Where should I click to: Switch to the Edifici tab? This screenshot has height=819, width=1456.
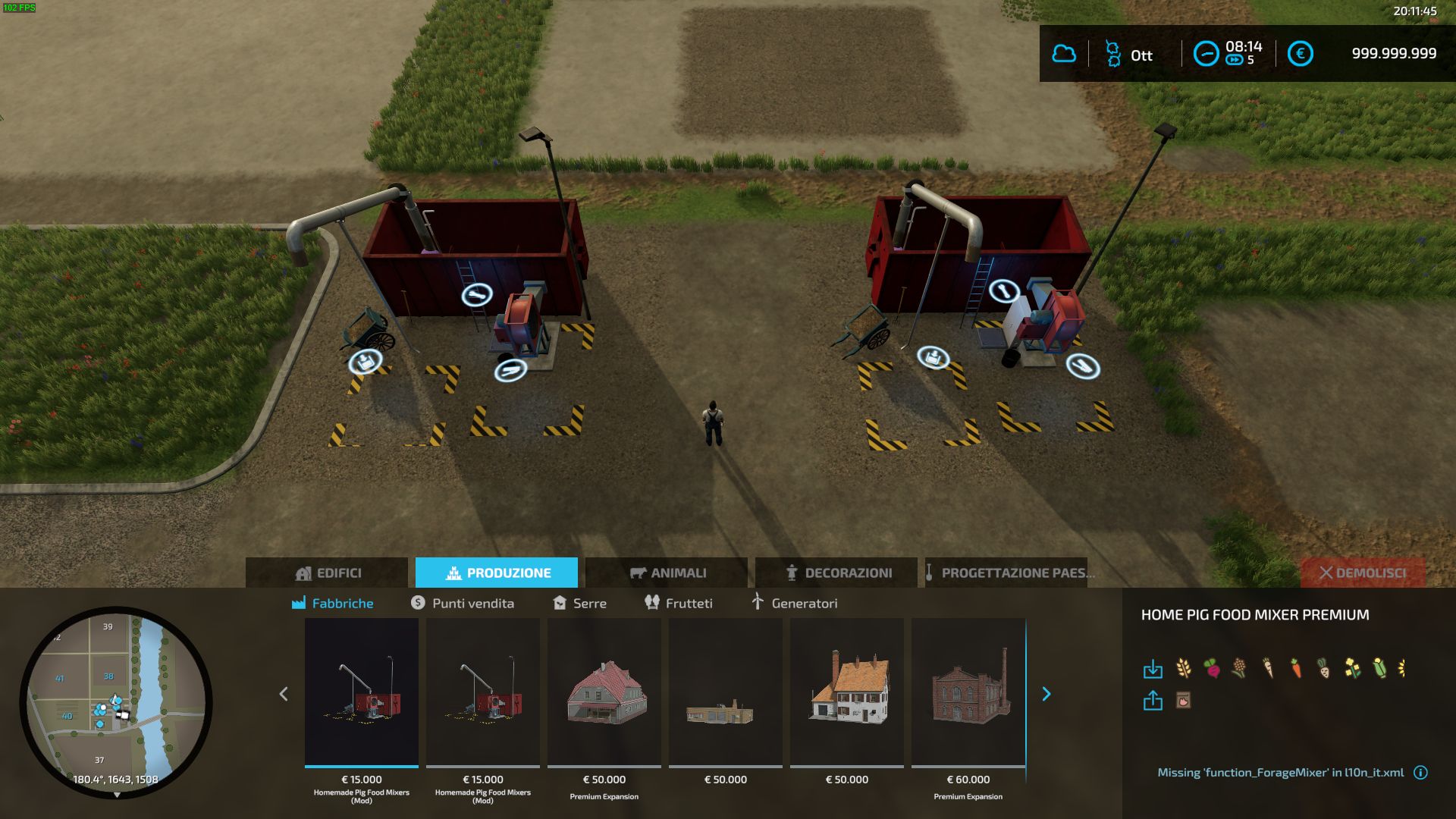(327, 573)
